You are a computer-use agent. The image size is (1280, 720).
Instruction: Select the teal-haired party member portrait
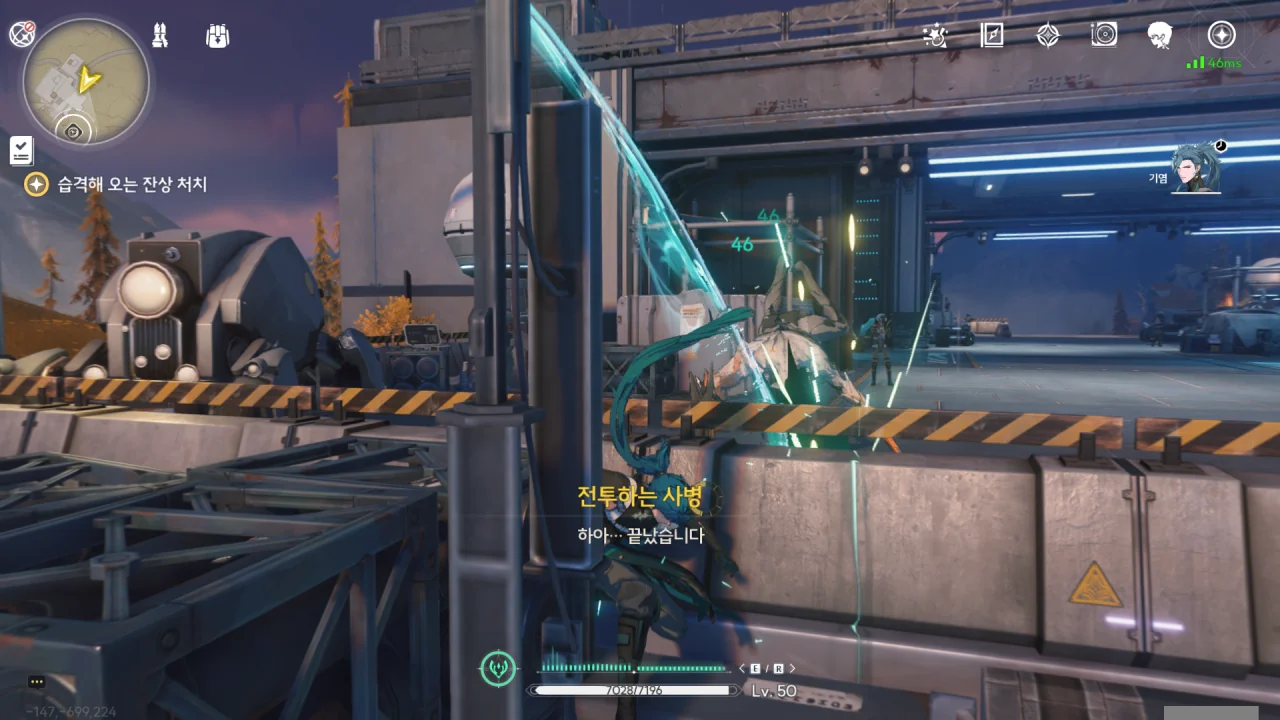[x=1197, y=167]
